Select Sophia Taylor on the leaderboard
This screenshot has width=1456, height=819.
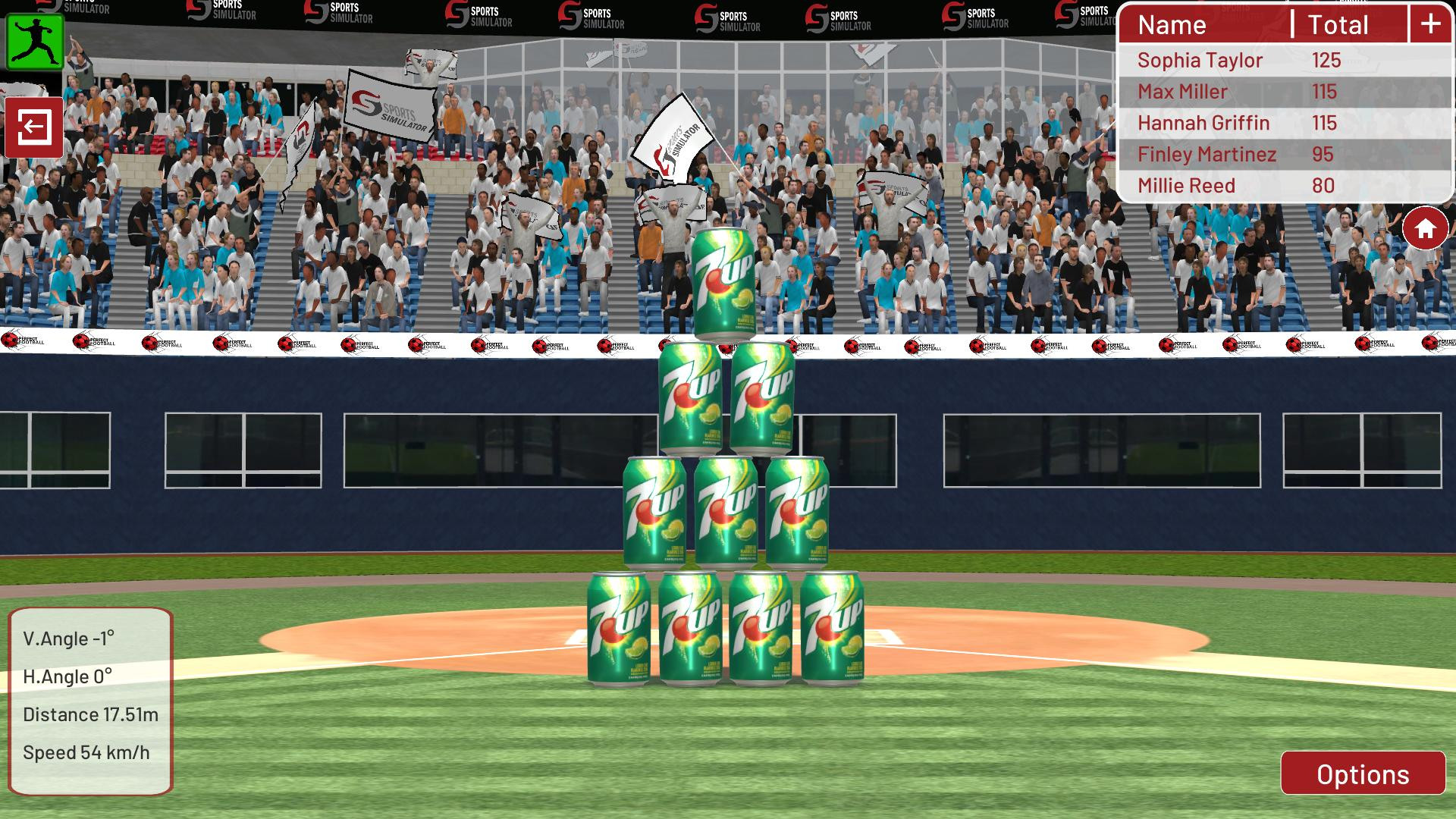[x=1200, y=60]
